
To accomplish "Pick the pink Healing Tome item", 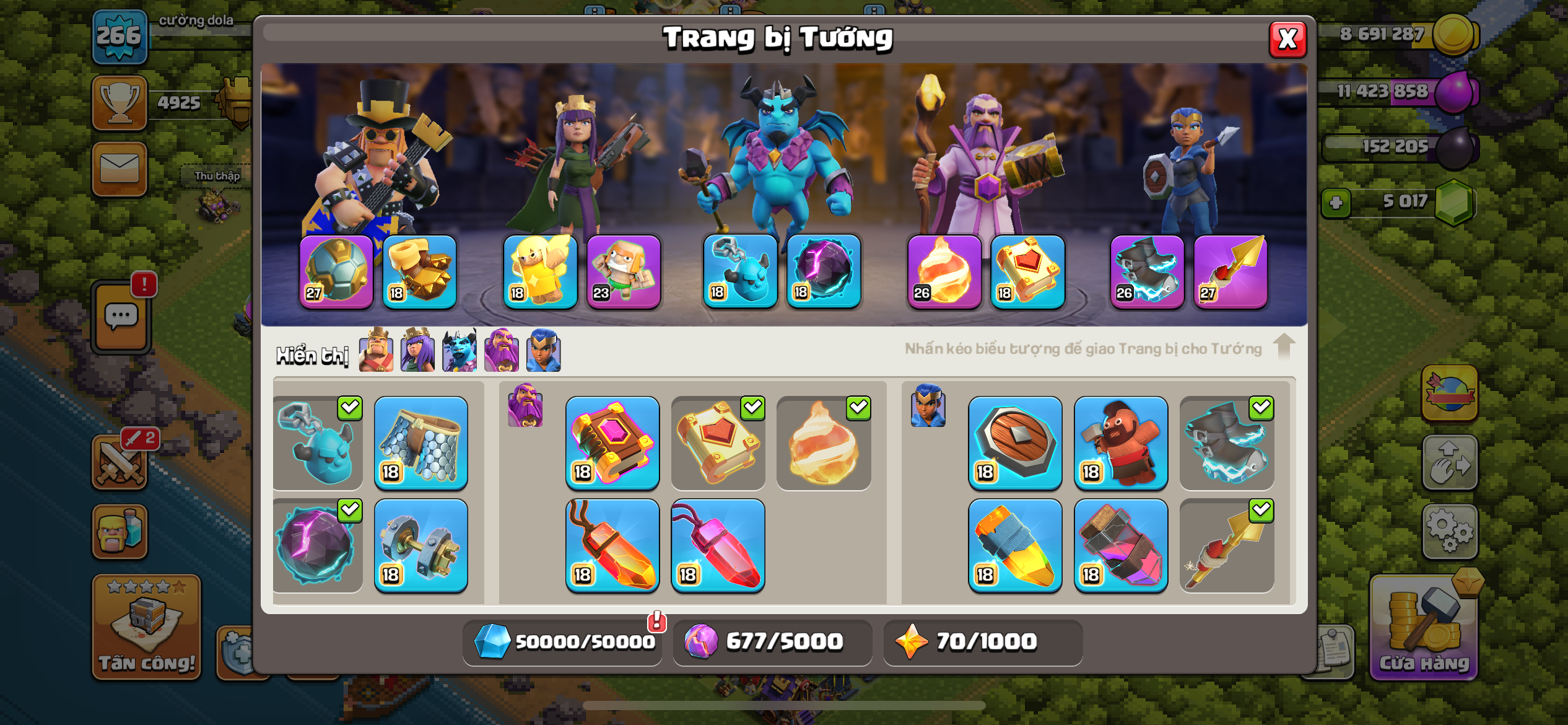I will coord(612,443).
